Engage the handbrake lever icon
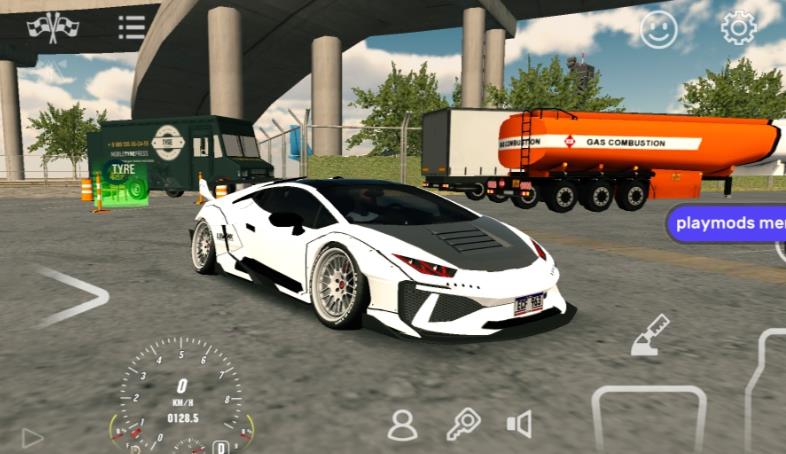The height and width of the screenshot is (454, 786). [x=650, y=337]
